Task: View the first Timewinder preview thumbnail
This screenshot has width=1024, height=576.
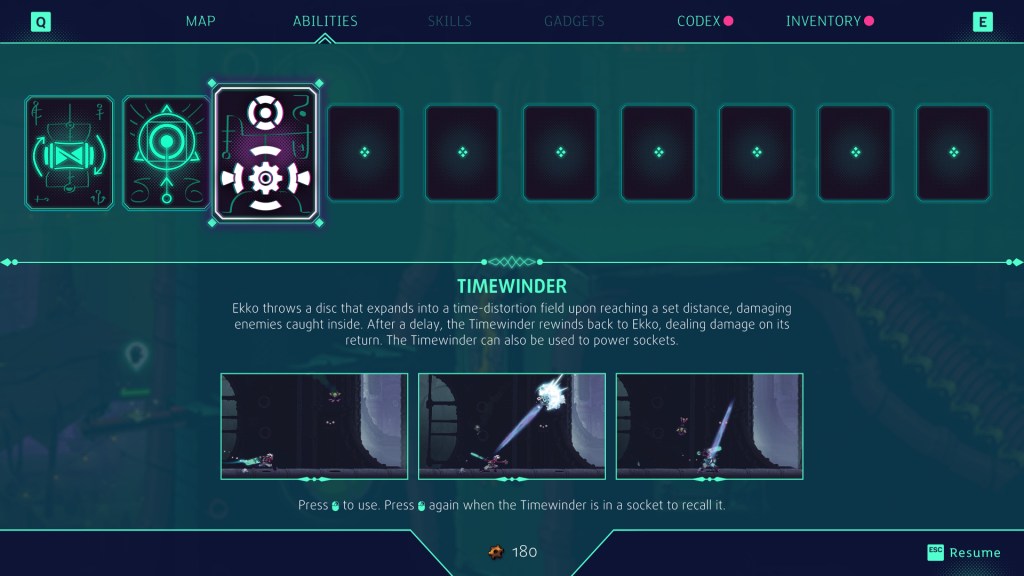Action: tap(314, 426)
